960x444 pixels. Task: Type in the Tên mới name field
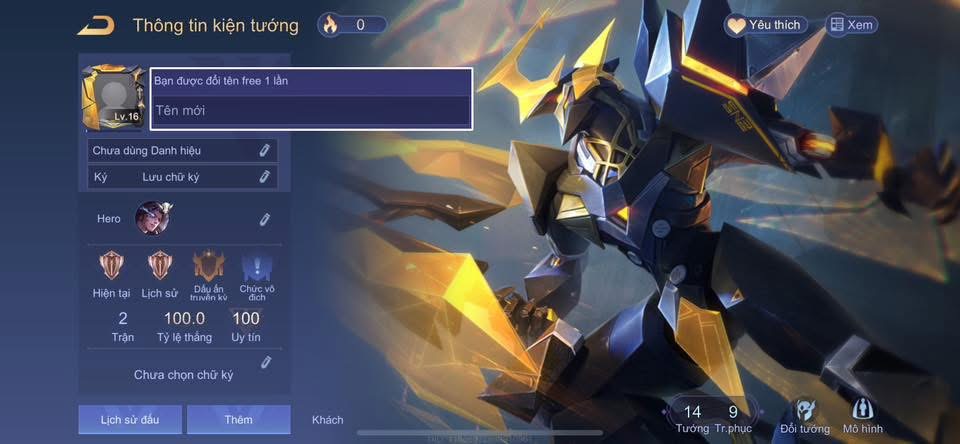tap(310, 111)
